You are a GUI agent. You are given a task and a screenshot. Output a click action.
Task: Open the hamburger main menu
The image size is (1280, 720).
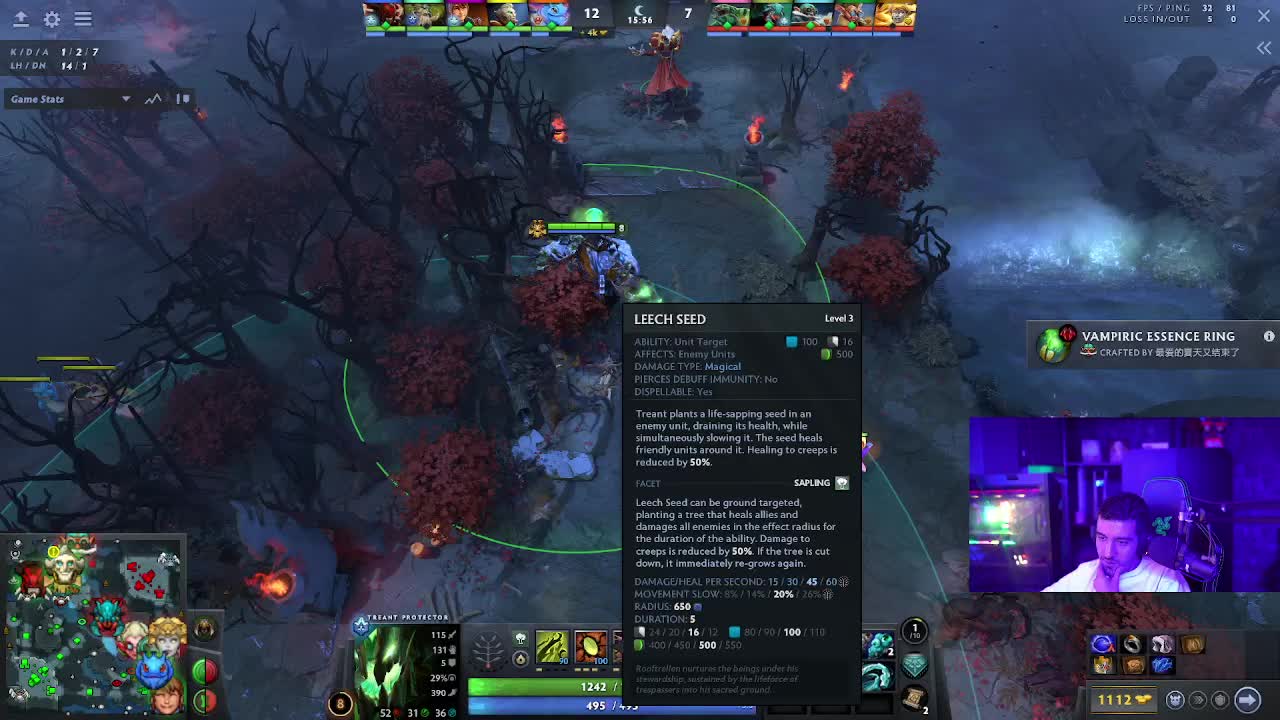click(x=83, y=19)
